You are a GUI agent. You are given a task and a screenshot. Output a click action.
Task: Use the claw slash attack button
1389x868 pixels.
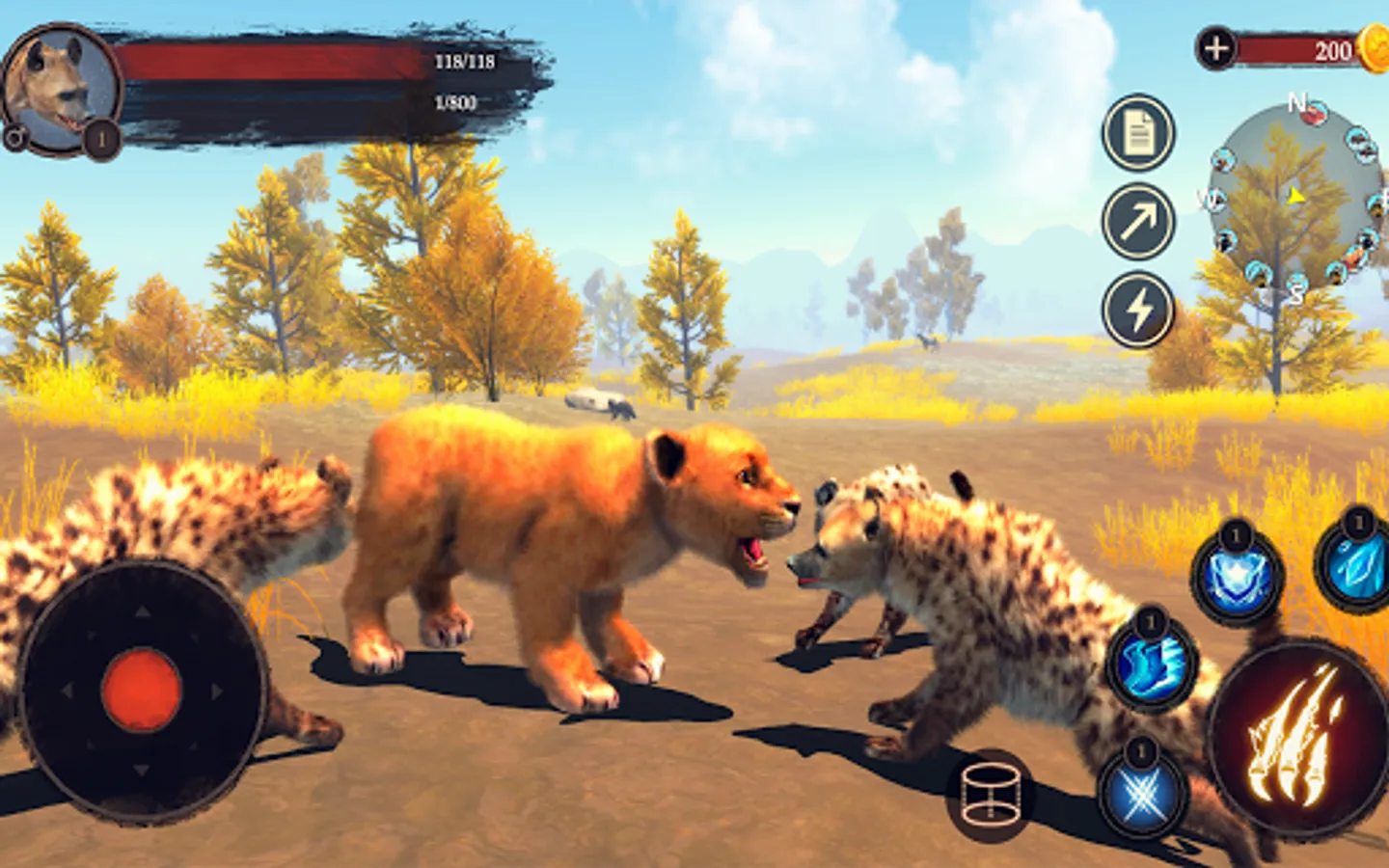click(x=1295, y=738)
